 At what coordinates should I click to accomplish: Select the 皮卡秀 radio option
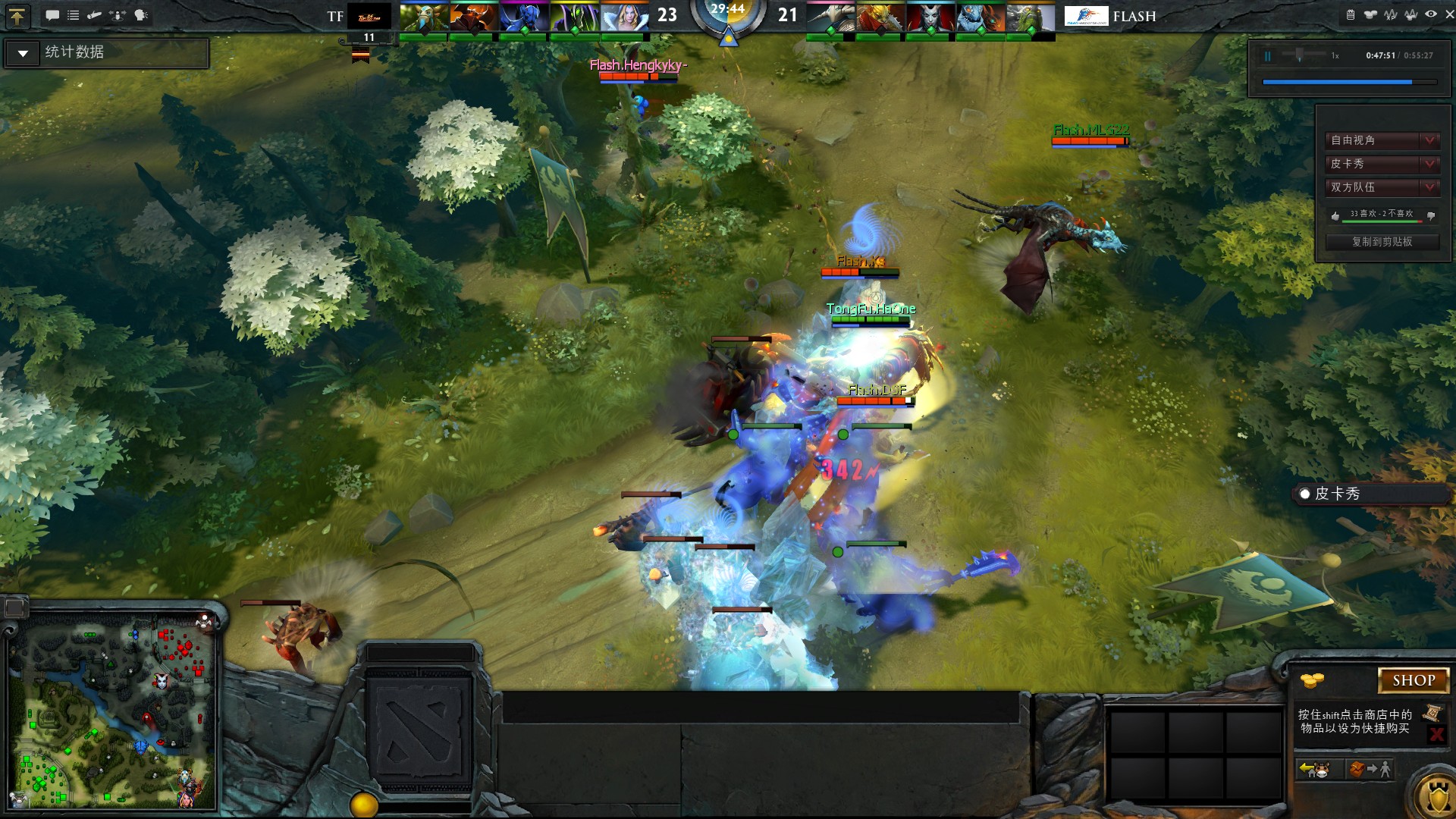(x=1304, y=494)
